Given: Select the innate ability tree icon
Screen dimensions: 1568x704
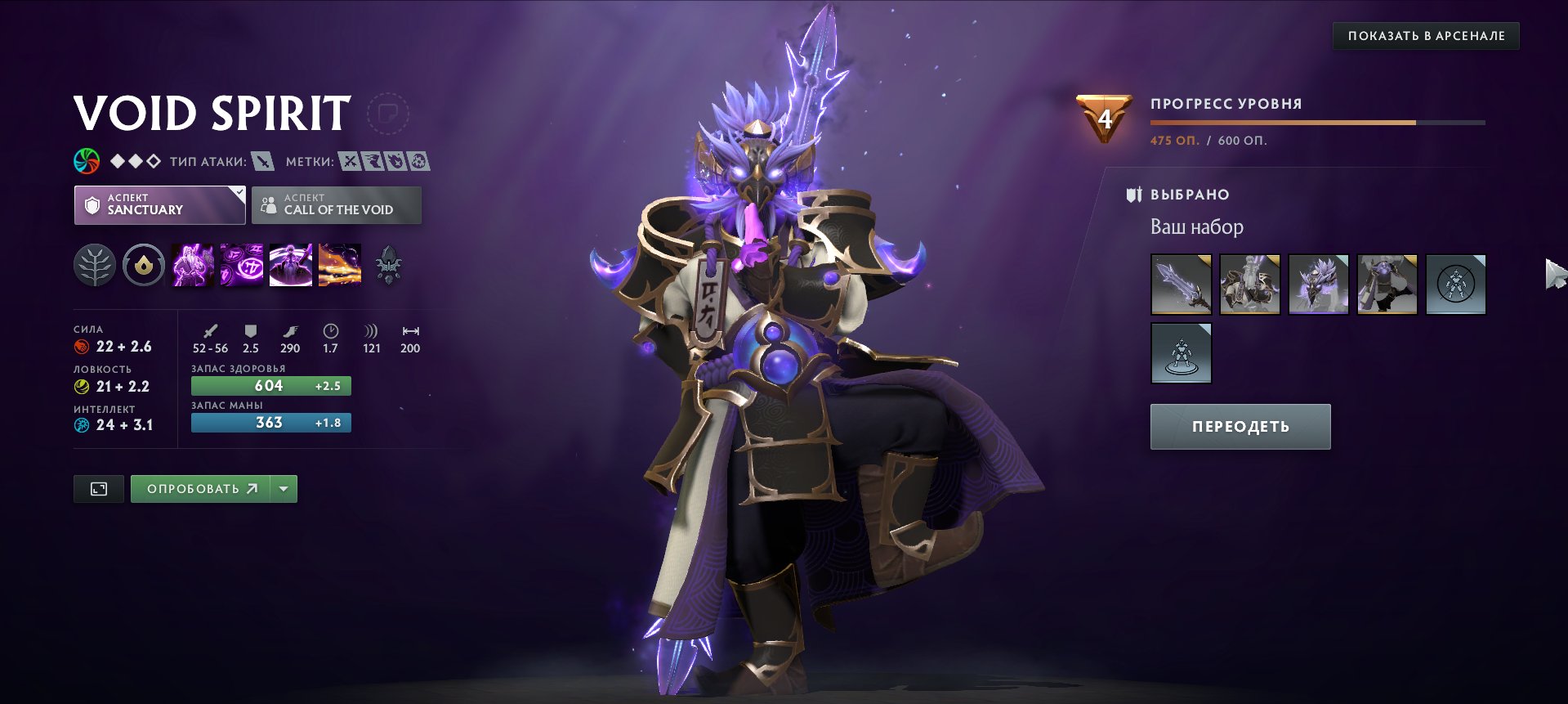Looking at the screenshot, I should [96, 263].
